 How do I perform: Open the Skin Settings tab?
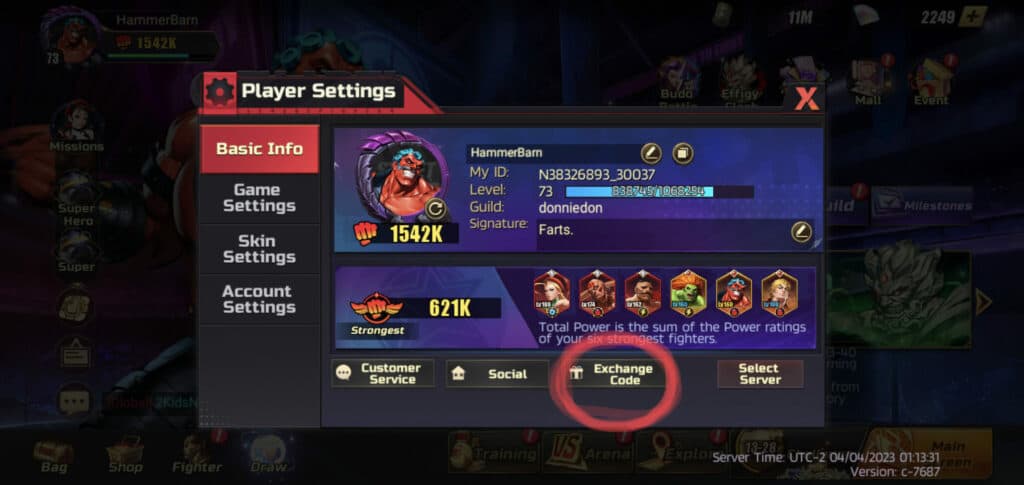(259, 249)
